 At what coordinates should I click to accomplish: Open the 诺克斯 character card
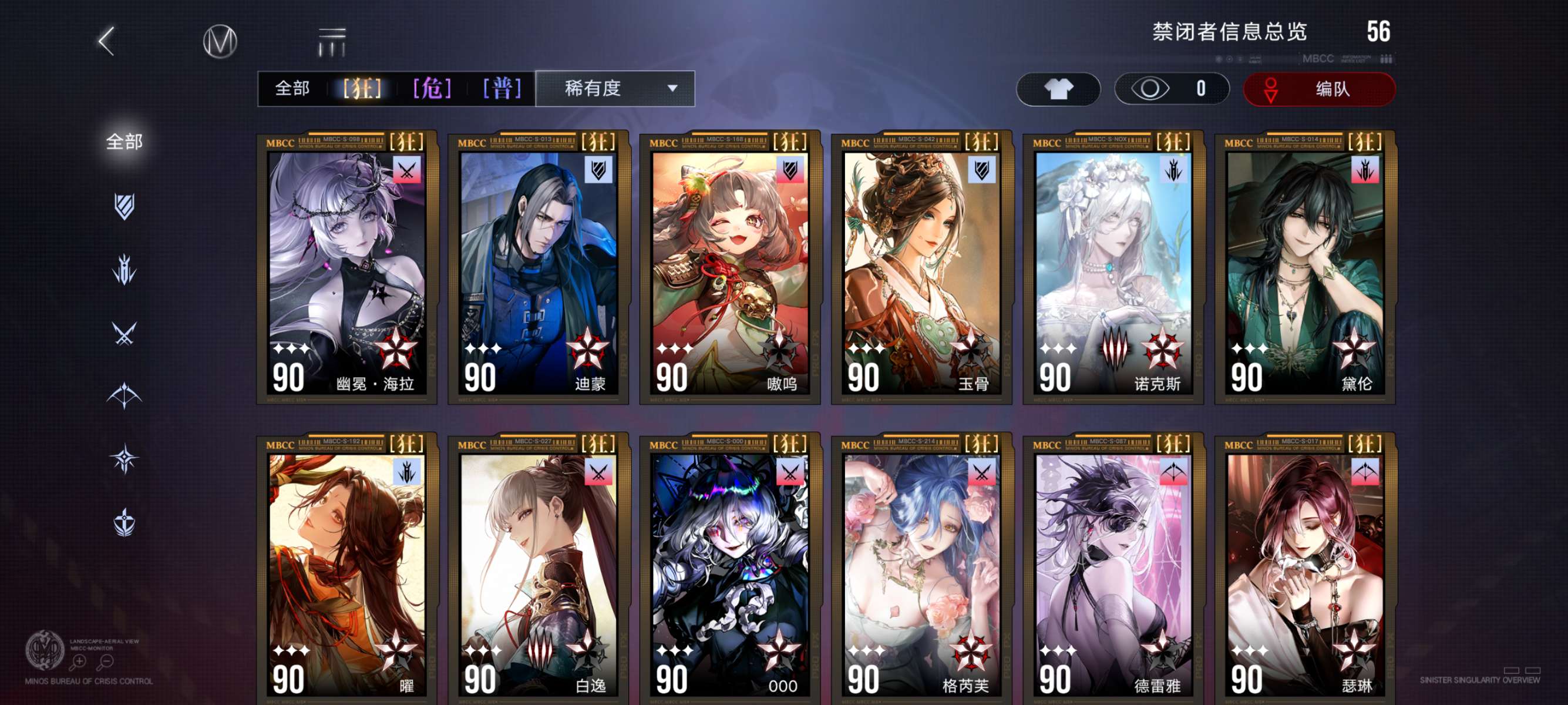click(x=1113, y=268)
